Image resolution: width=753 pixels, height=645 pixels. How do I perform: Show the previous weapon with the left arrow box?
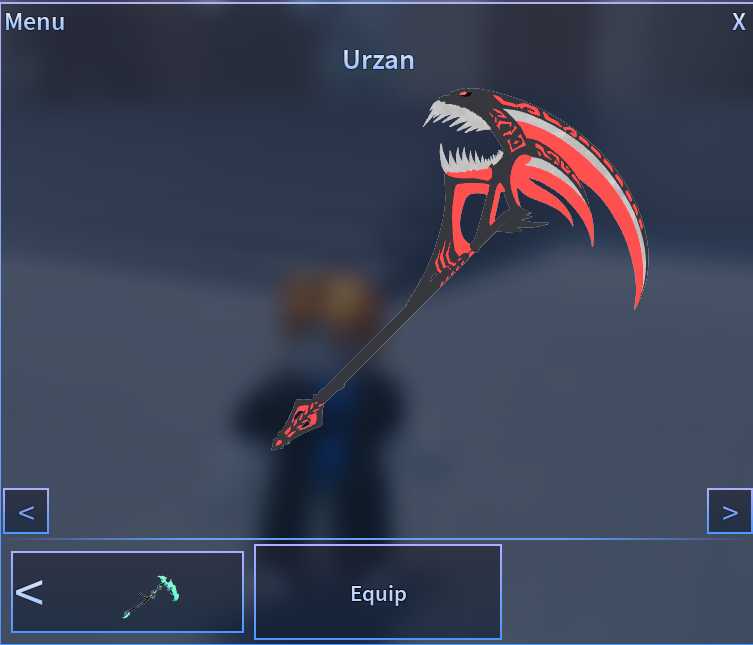point(26,512)
